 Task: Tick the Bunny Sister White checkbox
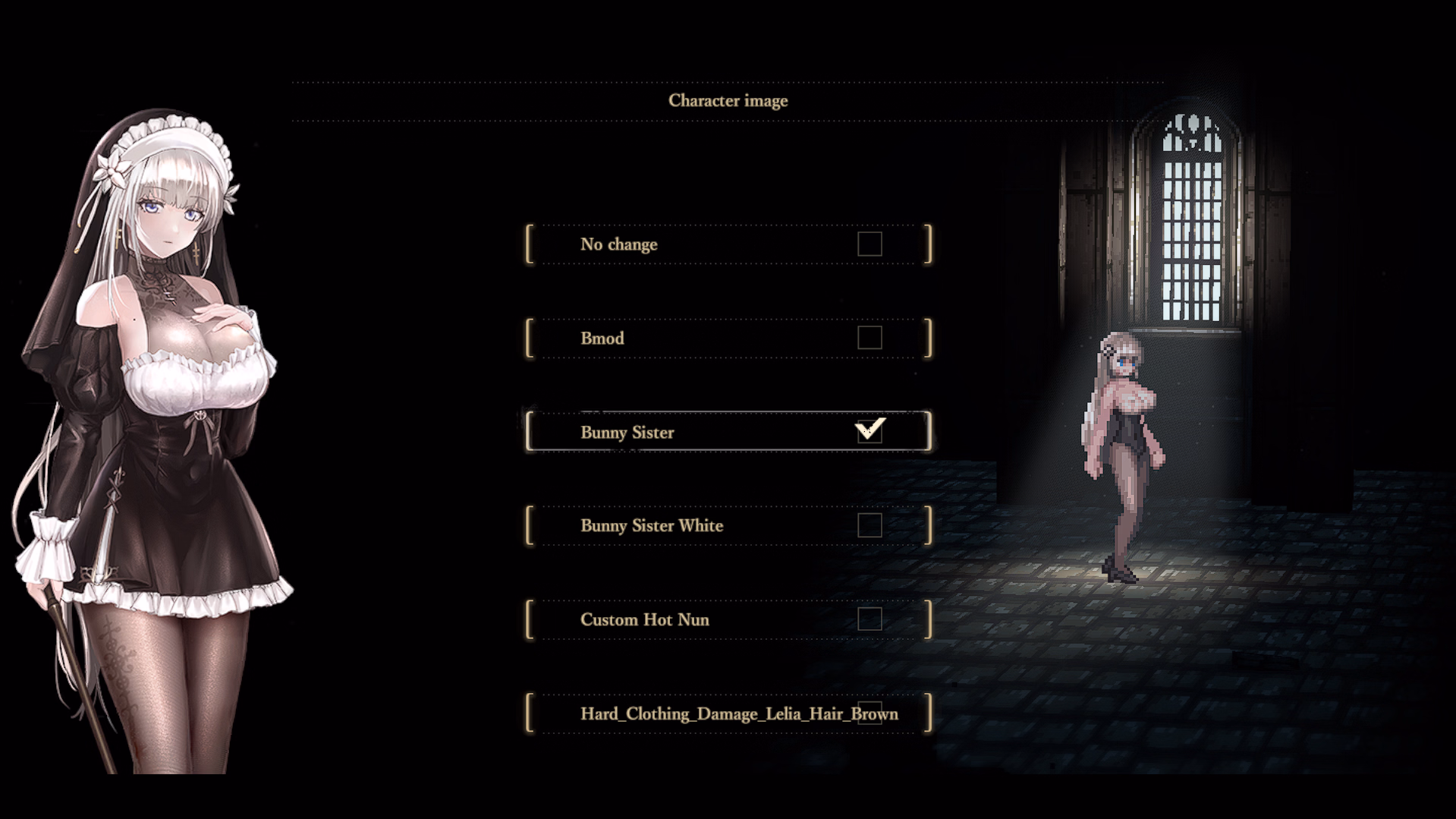pos(870,525)
